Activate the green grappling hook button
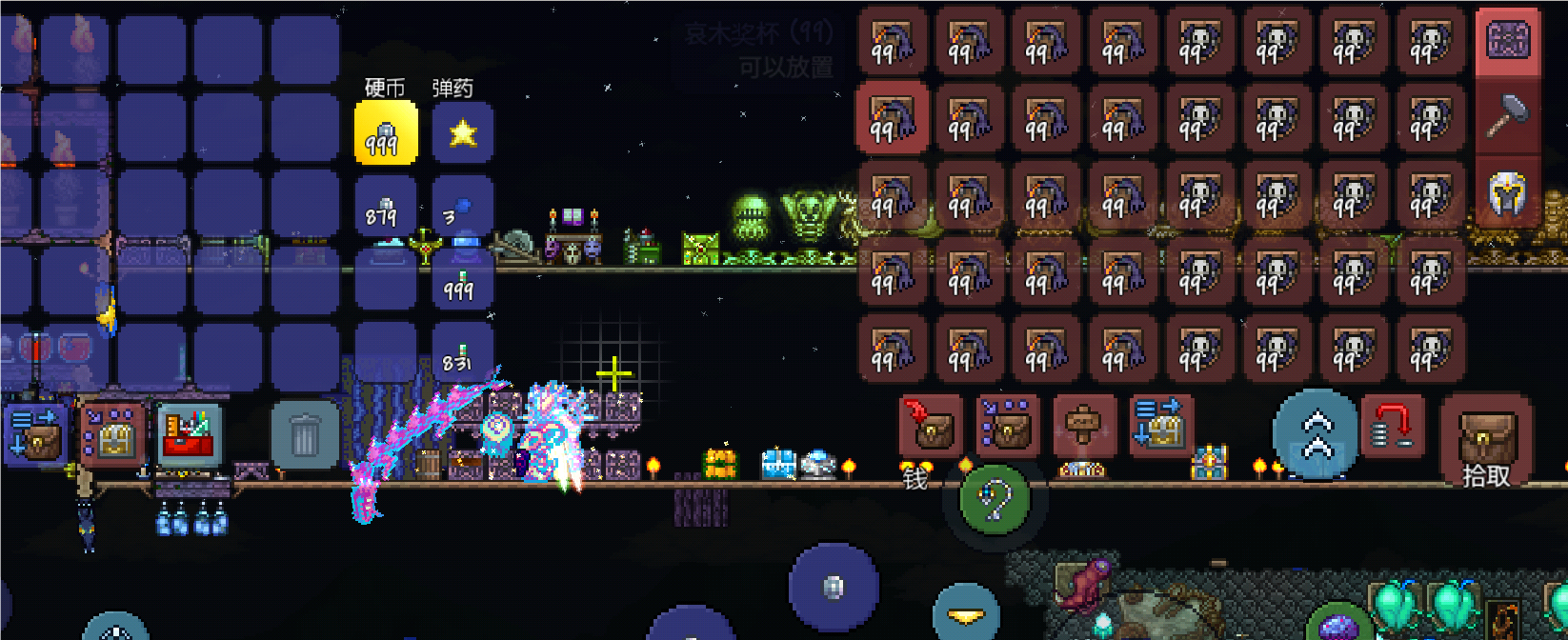The image size is (1568, 640). tap(994, 498)
